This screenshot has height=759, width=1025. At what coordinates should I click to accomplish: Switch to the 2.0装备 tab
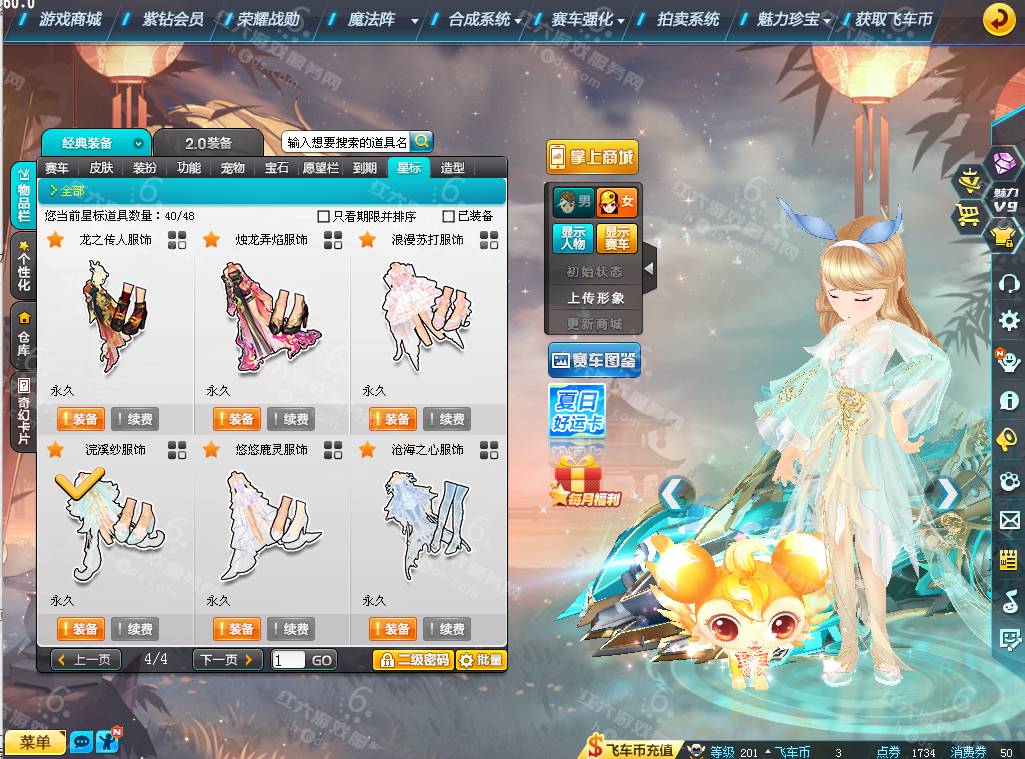coord(208,143)
